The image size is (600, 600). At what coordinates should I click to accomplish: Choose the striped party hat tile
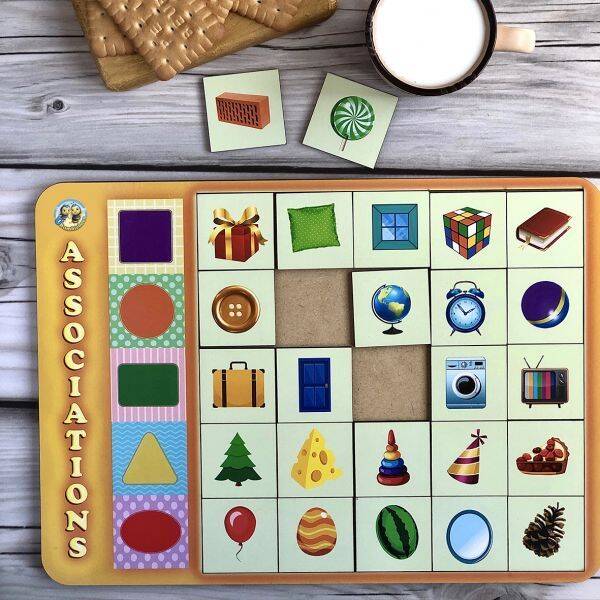click(468, 458)
